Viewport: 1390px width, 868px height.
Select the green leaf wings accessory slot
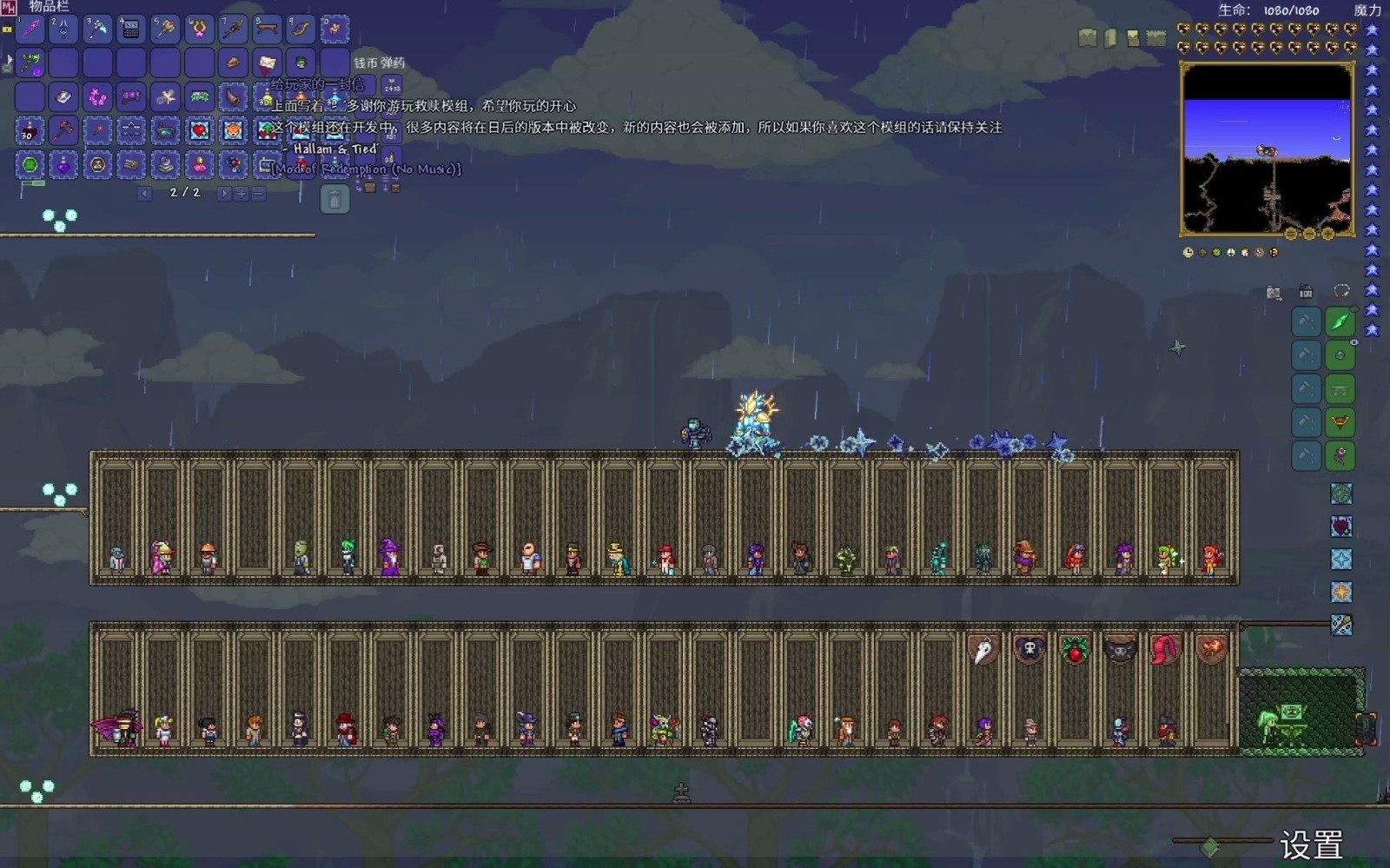[1340, 322]
